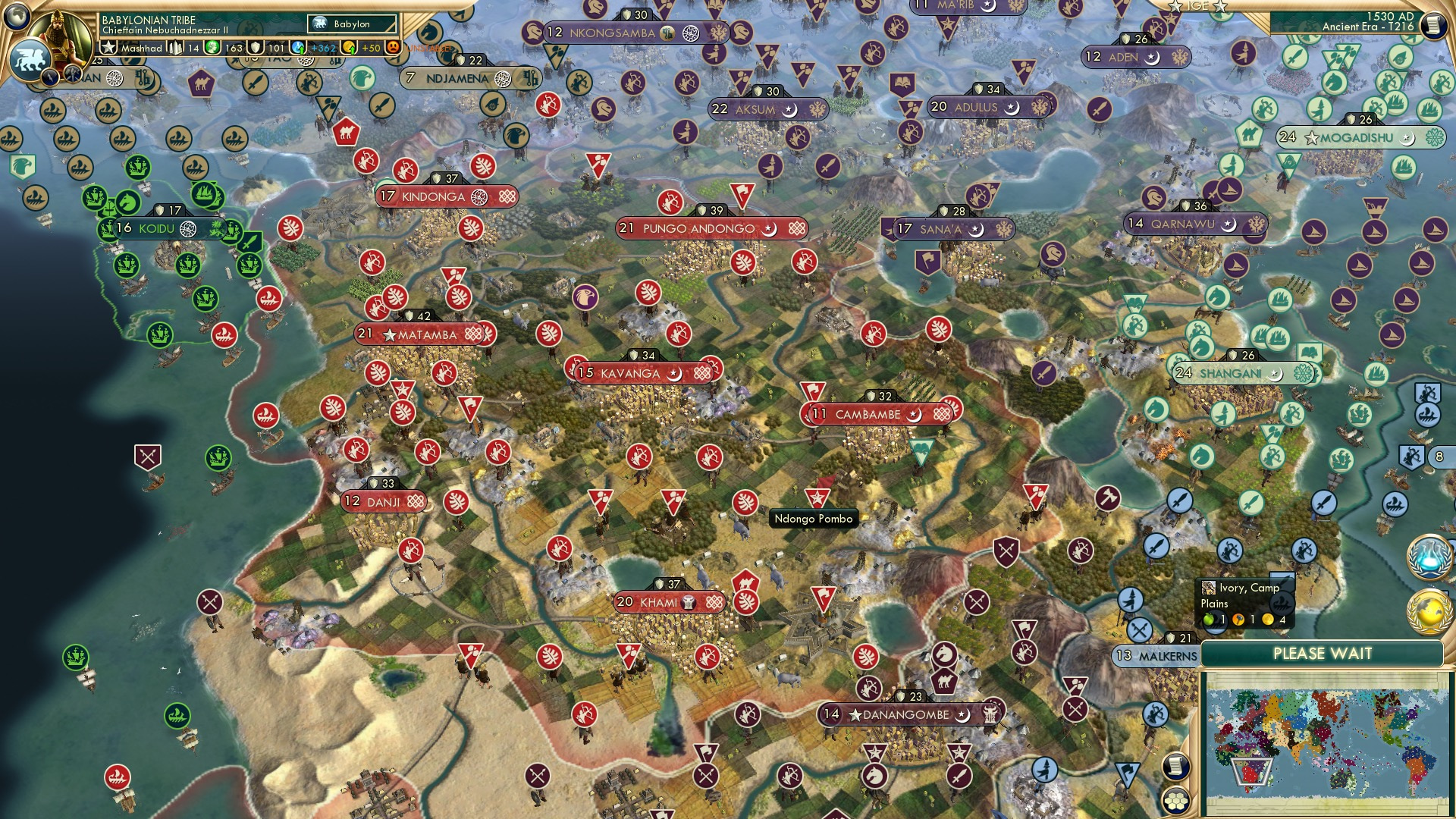Click the +362 science icon

coord(297,47)
